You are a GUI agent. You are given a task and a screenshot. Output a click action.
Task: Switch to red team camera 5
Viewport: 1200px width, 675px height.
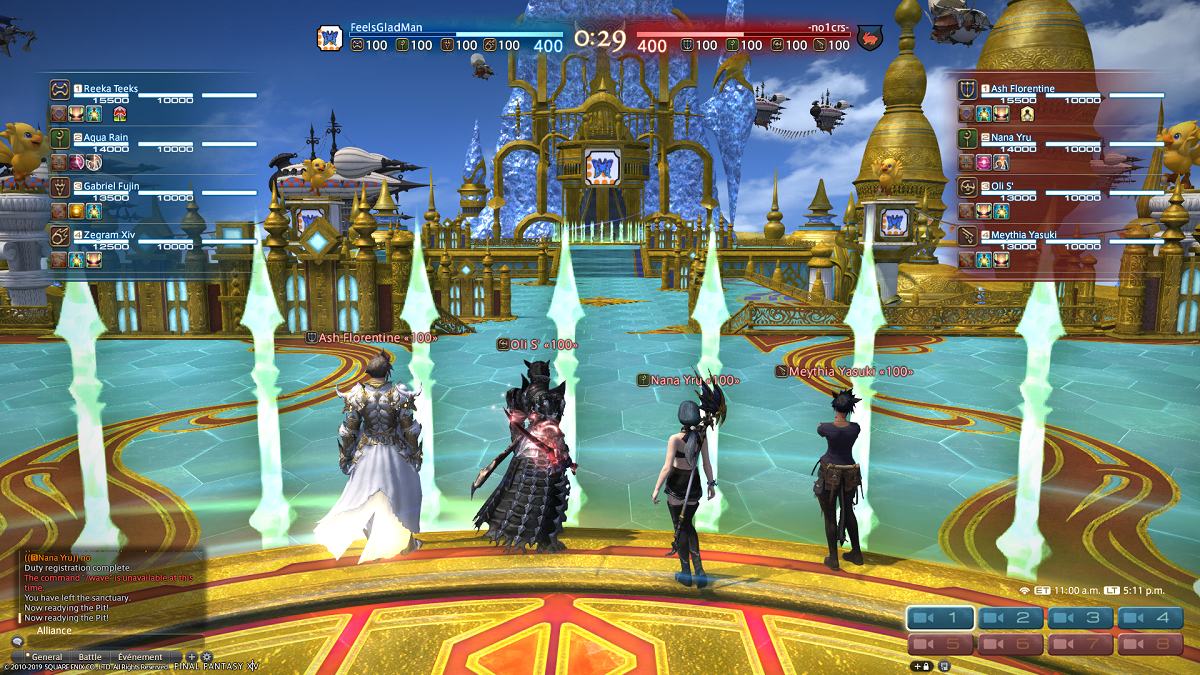click(x=940, y=644)
